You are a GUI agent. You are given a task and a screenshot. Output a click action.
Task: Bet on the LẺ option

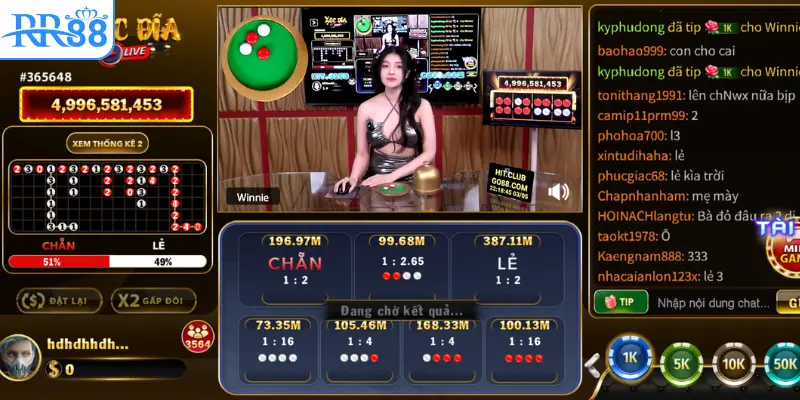[x=506, y=265]
